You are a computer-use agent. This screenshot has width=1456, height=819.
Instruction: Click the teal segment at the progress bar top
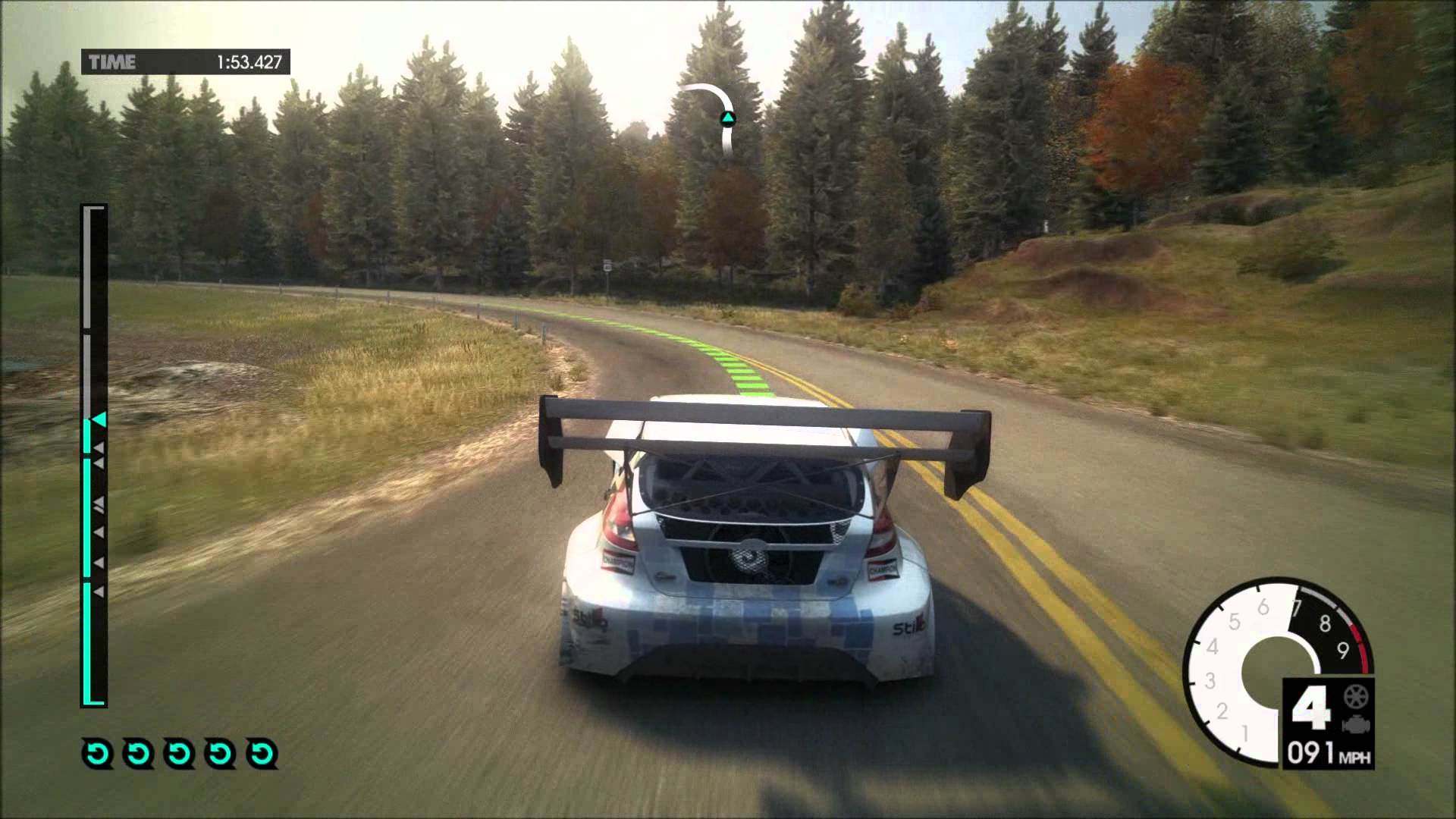click(93, 425)
